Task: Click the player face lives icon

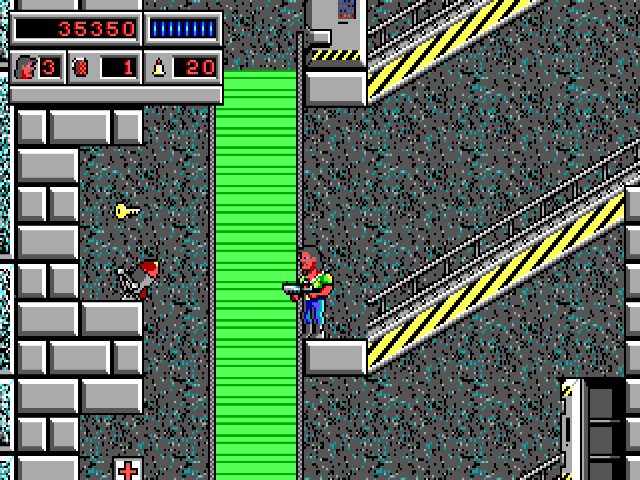Action: 26,68
